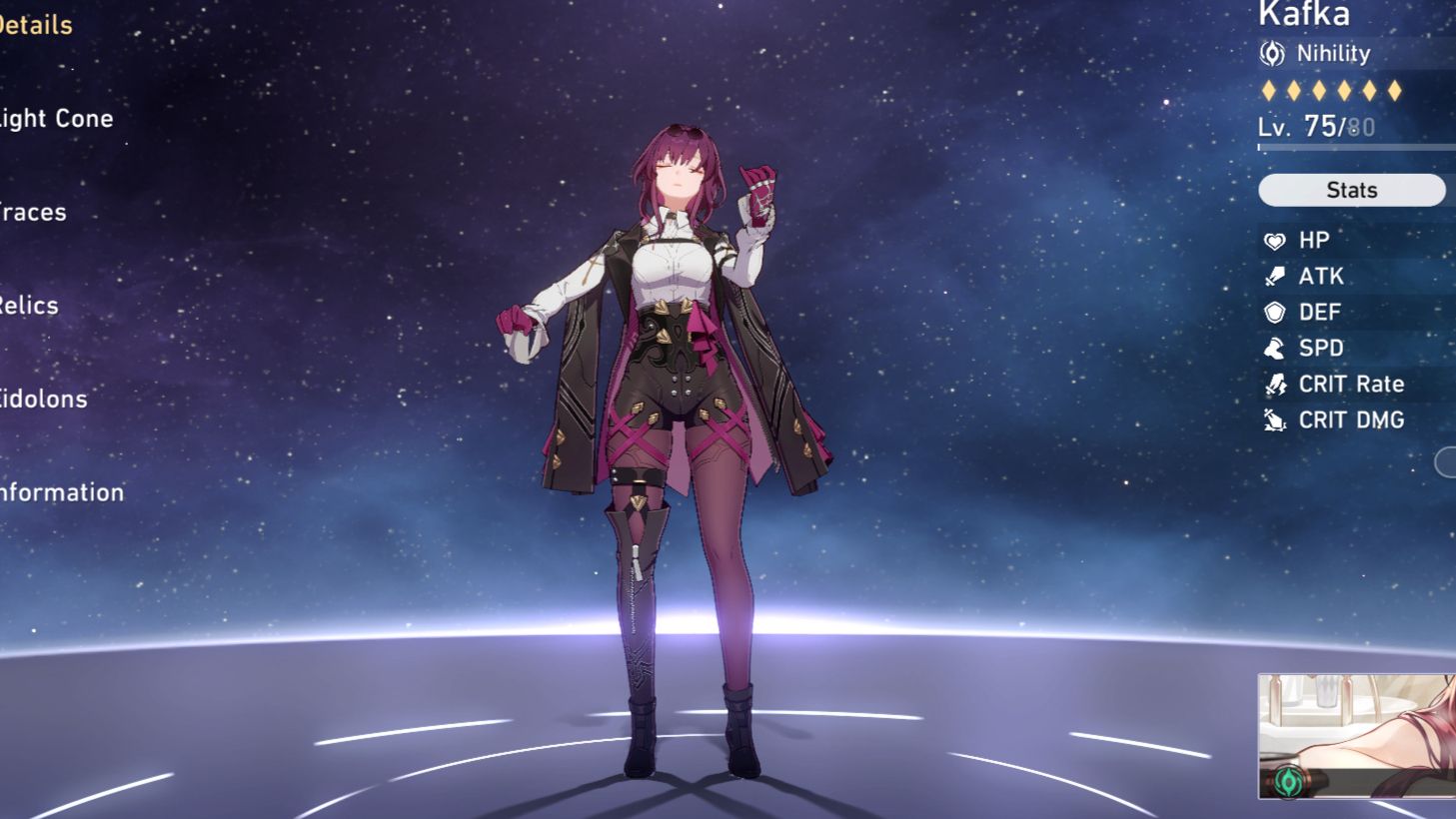Click the HP heart icon in the Stats panel
This screenshot has width=1456, height=819.
1275,240
